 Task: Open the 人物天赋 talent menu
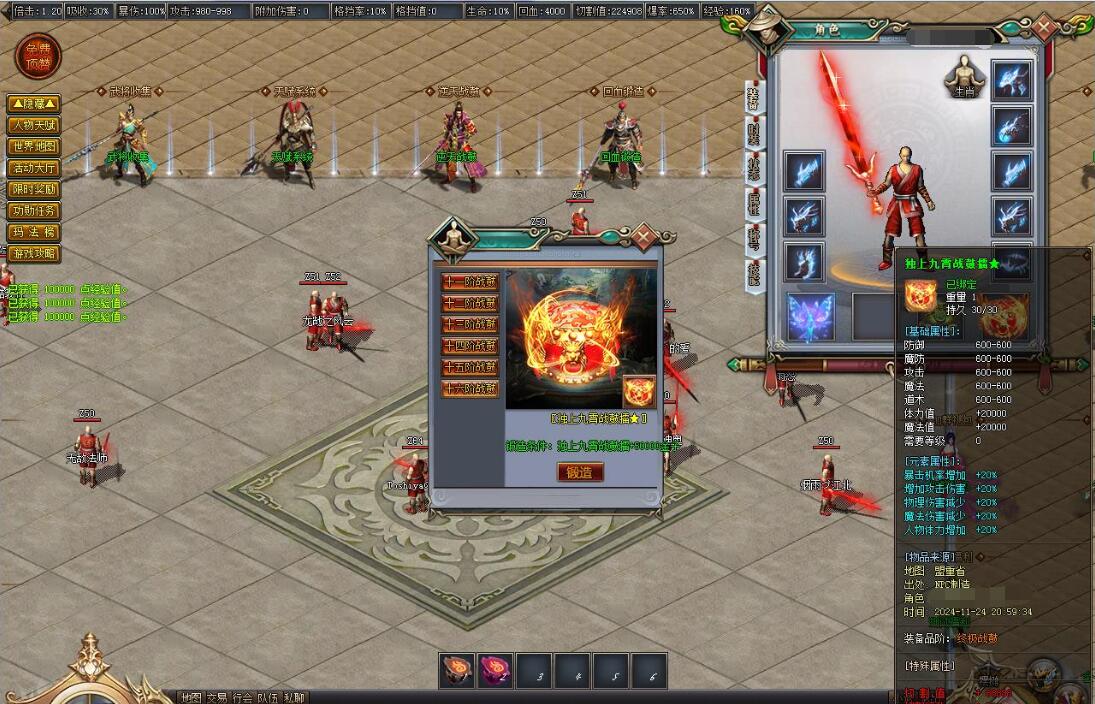[x=34, y=125]
